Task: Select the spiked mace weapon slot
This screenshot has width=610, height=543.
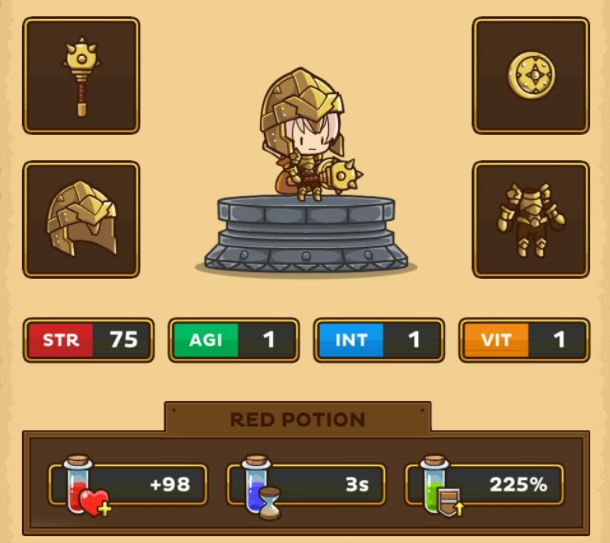Action: [81, 75]
